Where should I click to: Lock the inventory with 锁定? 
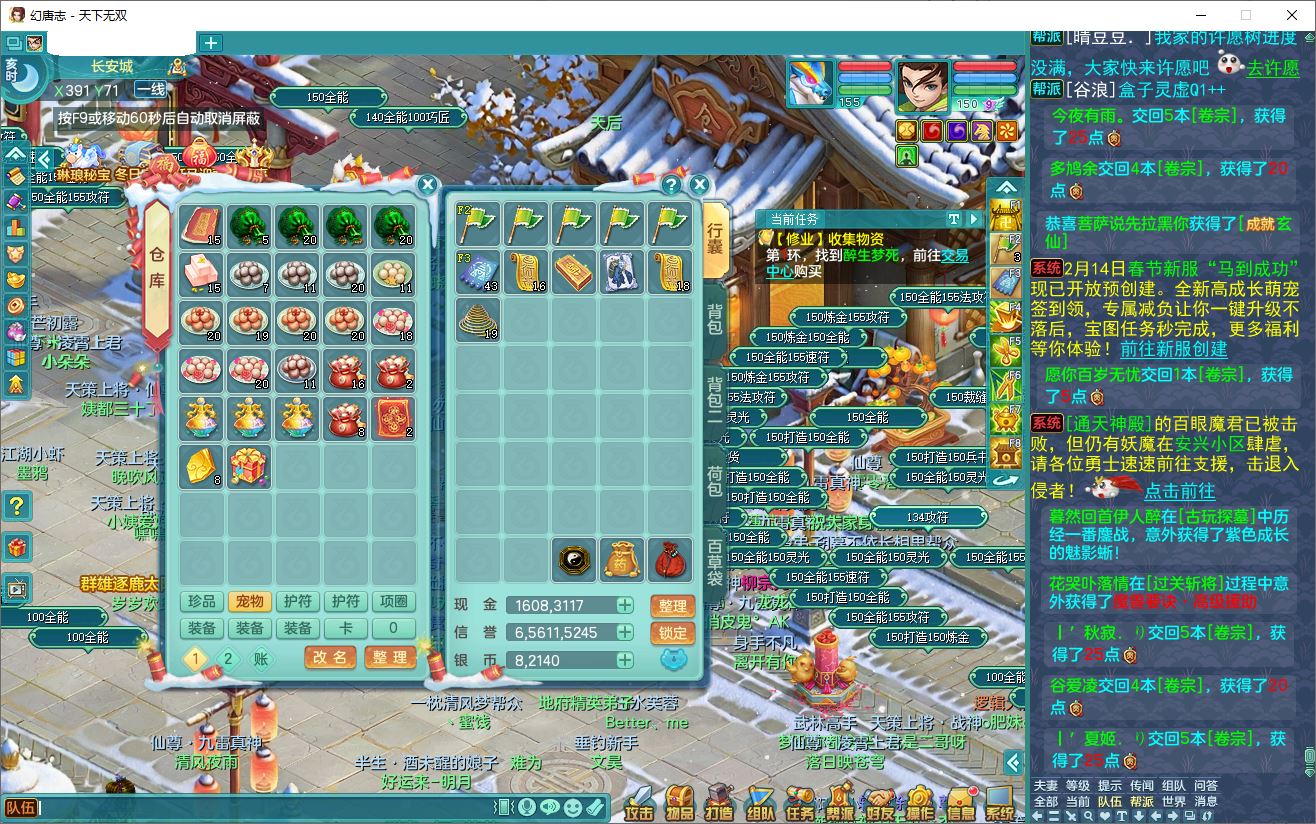(673, 633)
